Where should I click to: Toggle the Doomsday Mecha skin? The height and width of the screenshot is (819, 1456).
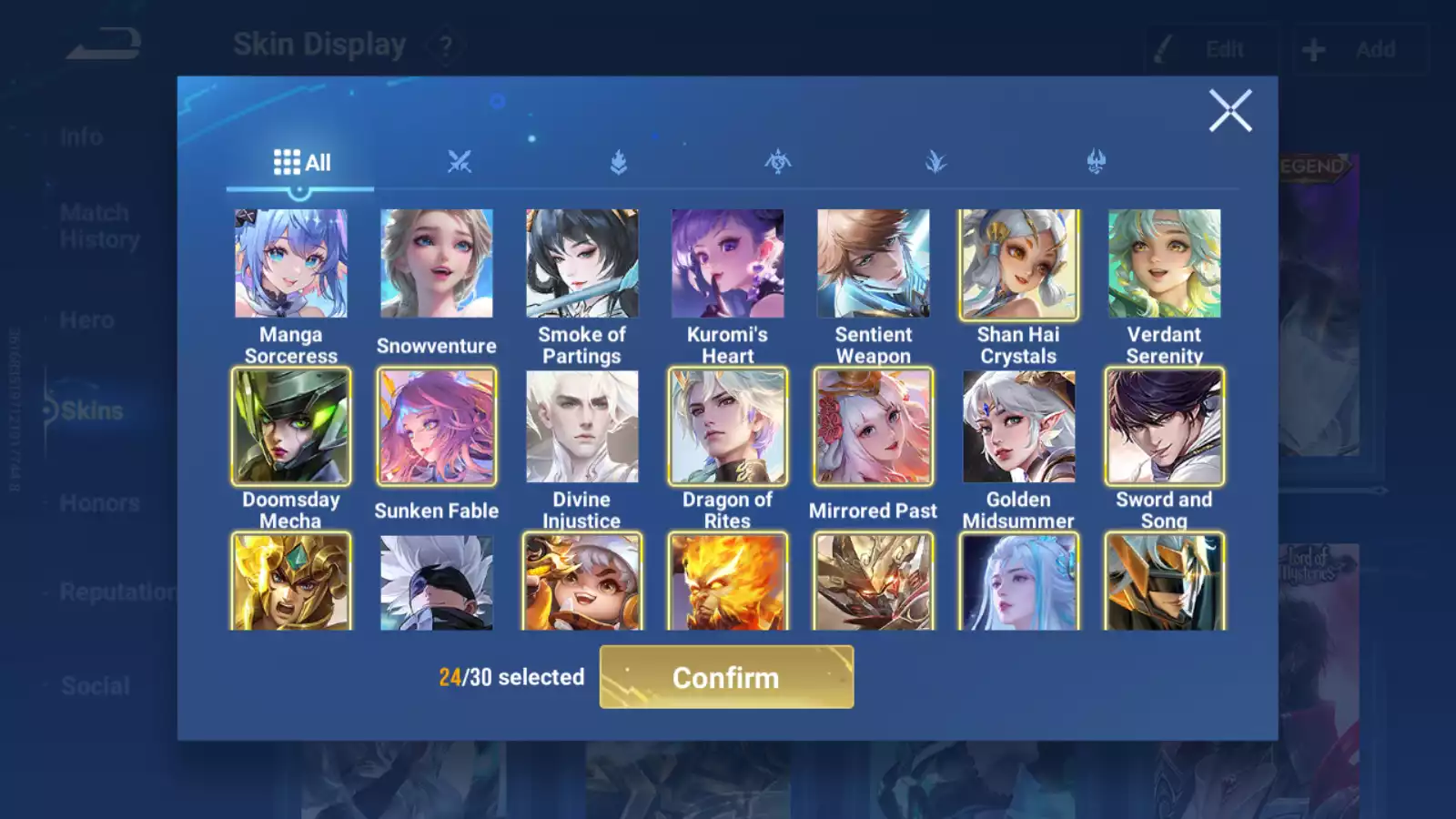pyautogui.click(x=291, y=426)
